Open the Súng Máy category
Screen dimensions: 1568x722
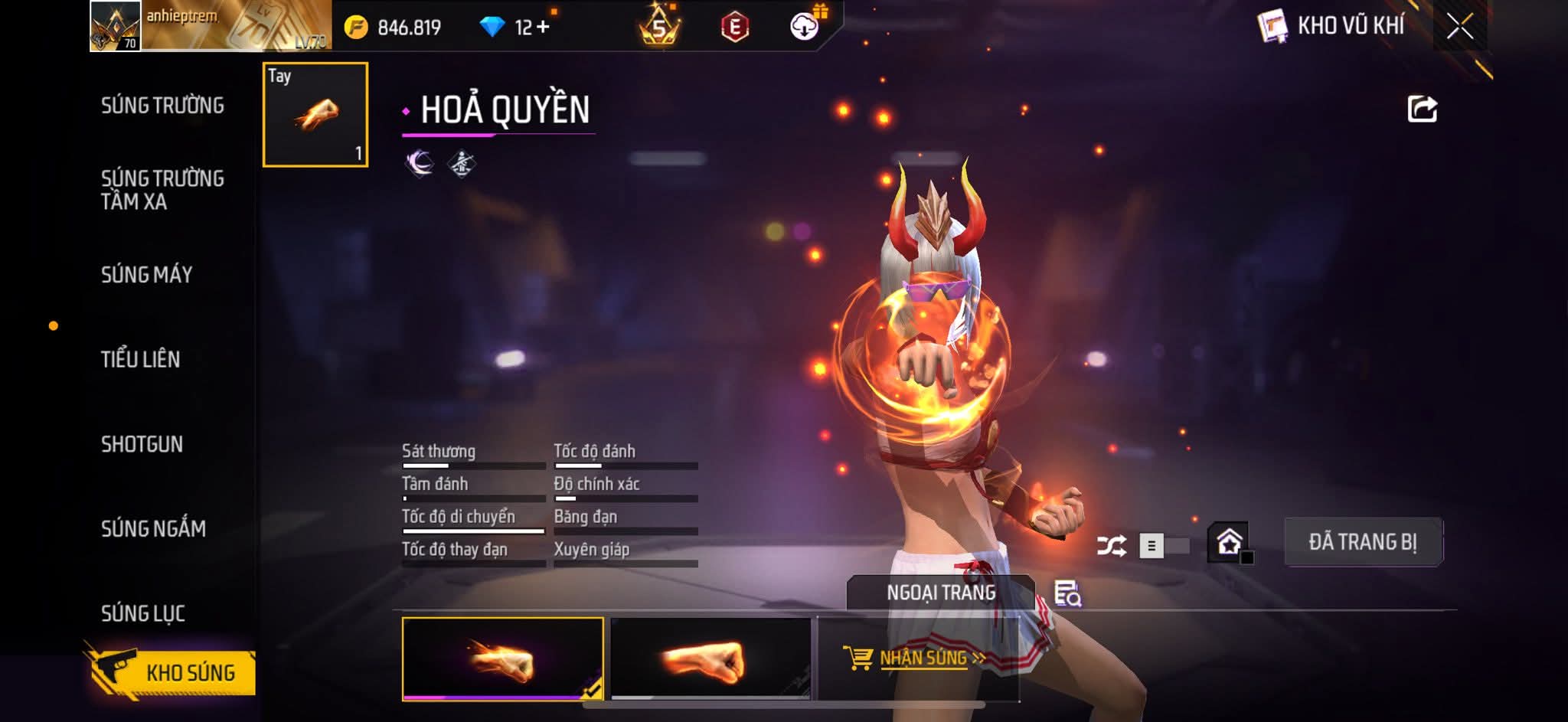[x=146, y=275]
